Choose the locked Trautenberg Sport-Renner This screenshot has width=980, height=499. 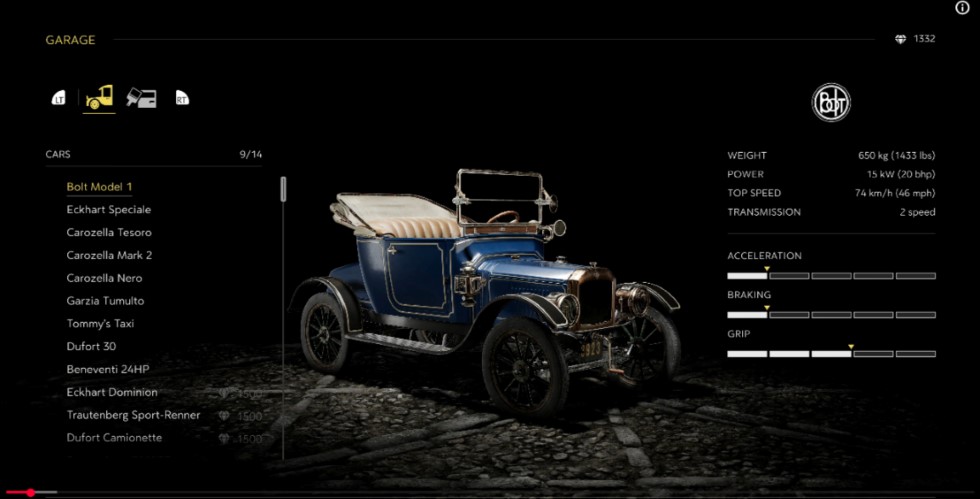click(x=133, y=415)
